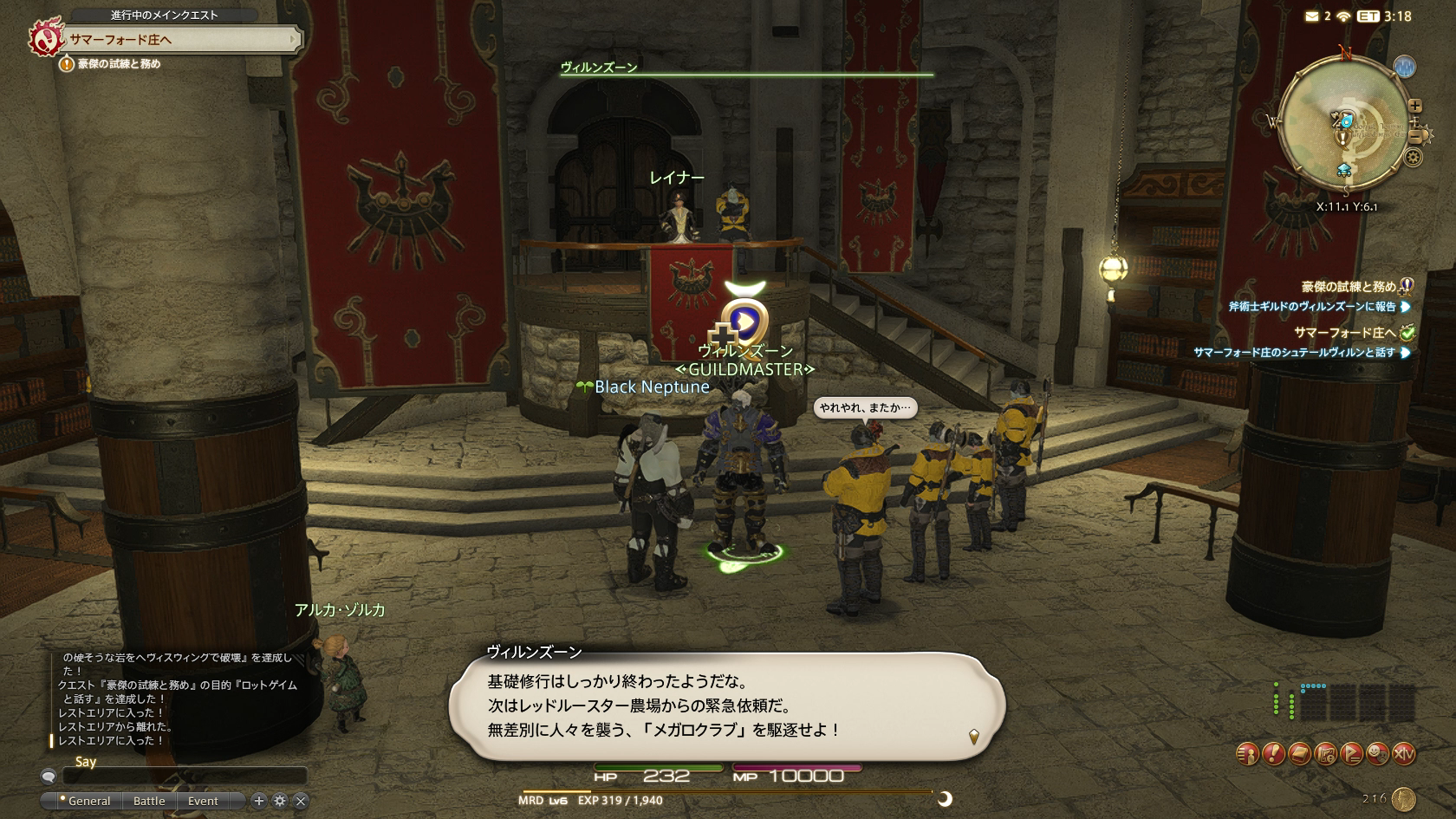
Task: Open the book-shaped Logs menu icon
Action: click(x=1299, y=754)
